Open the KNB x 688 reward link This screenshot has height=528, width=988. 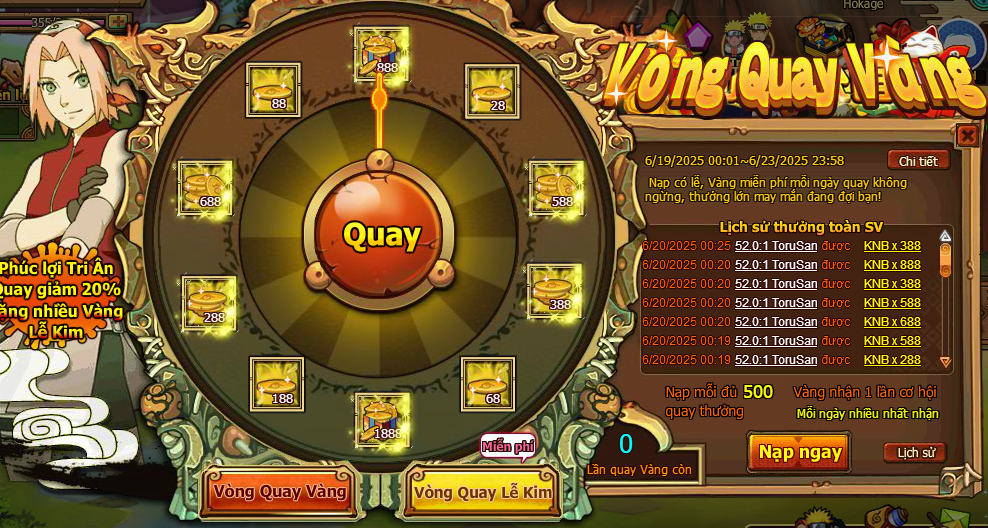[892, 322]
